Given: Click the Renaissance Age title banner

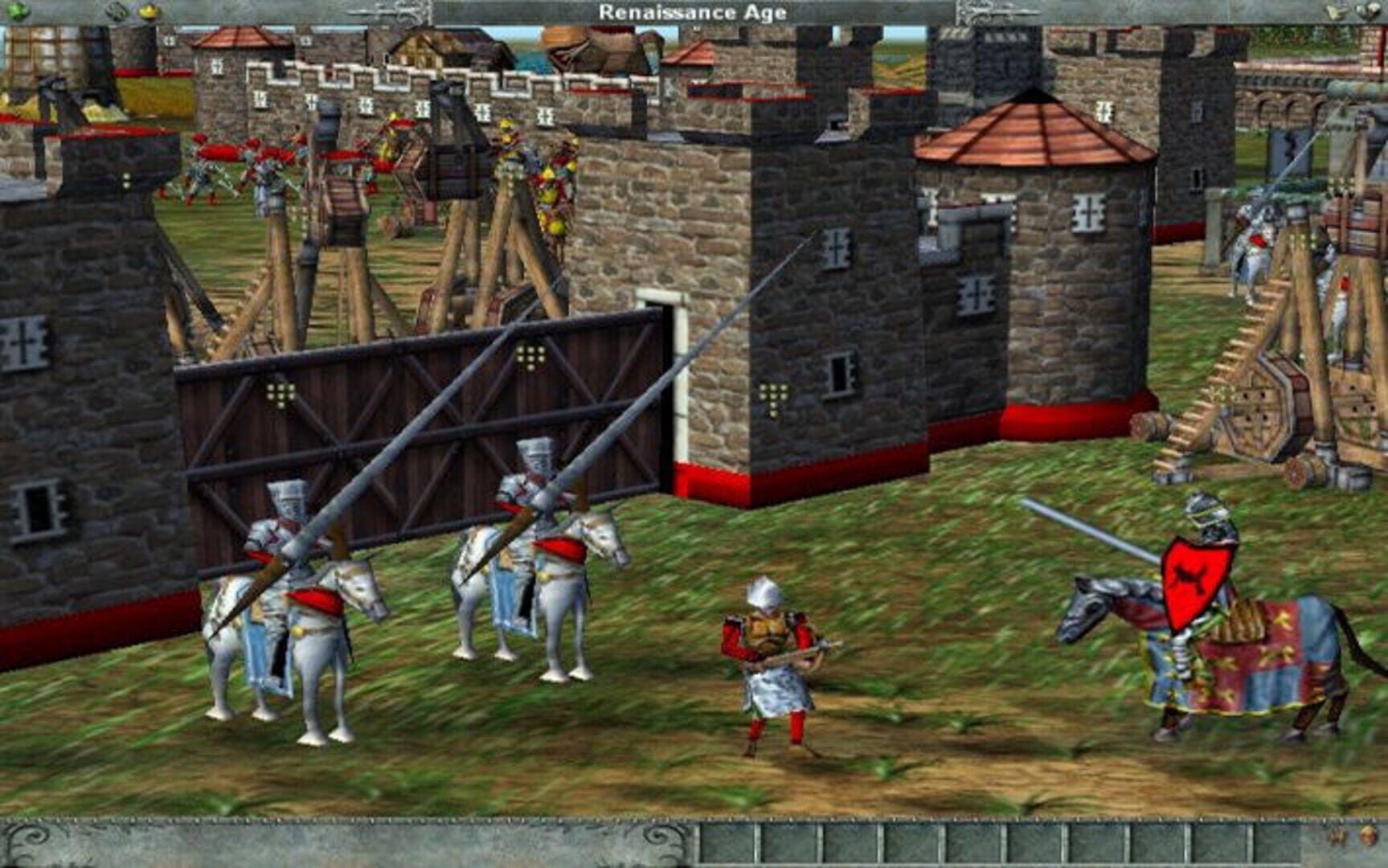Looking at the screenshot, I should point(694,11).
